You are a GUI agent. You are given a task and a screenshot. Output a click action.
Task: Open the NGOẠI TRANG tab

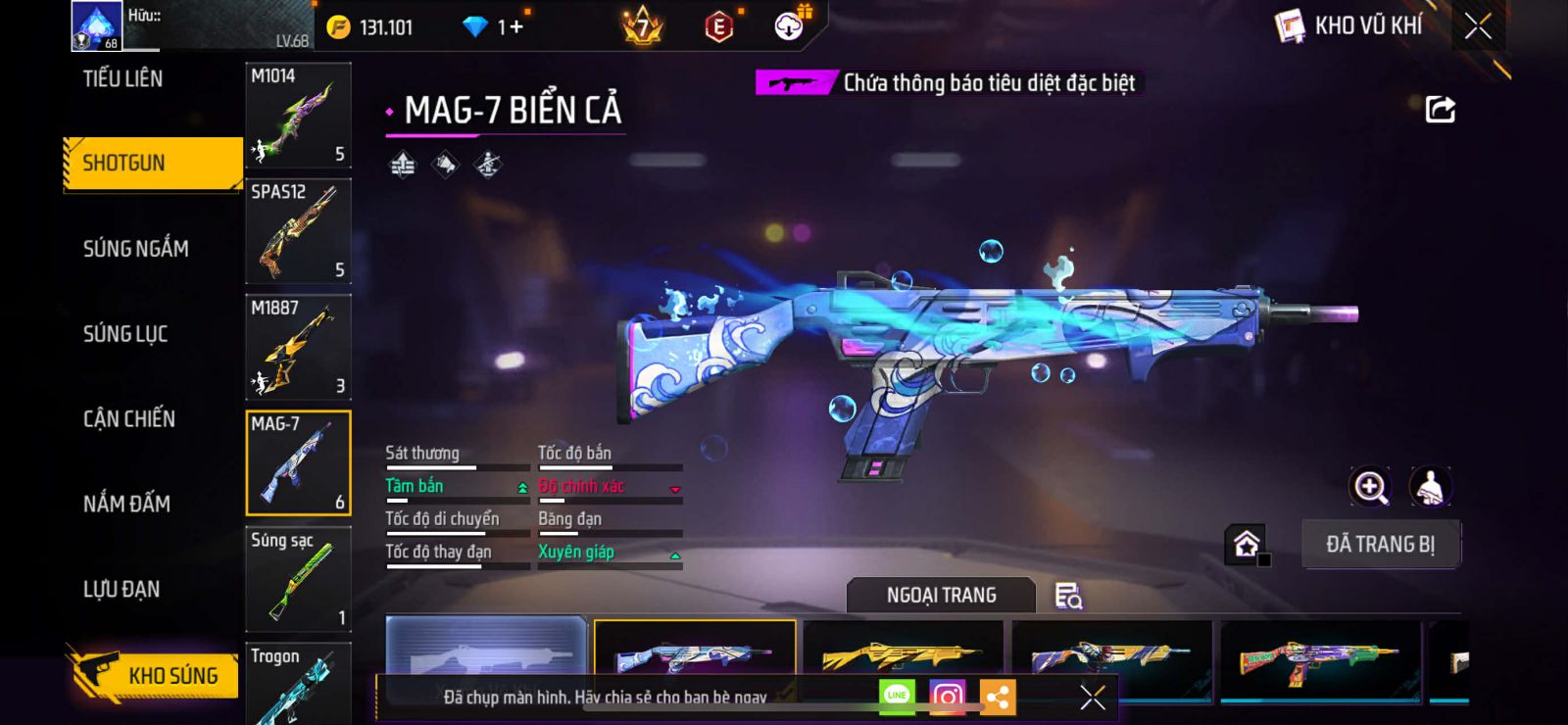click(941, 595)
